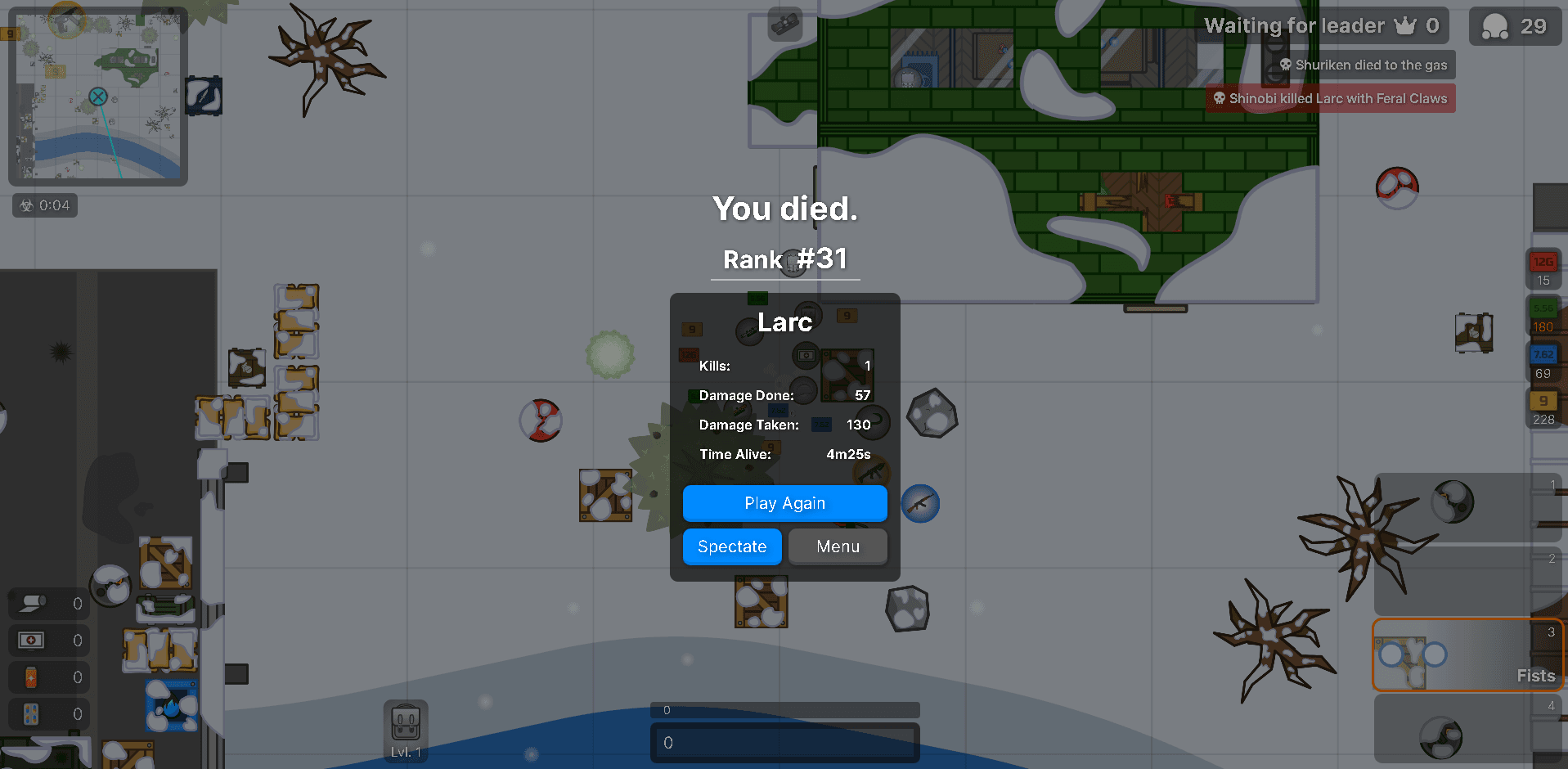Select the medkit item icon
This screenshot has height=769, width=1568.
[30, 641]
